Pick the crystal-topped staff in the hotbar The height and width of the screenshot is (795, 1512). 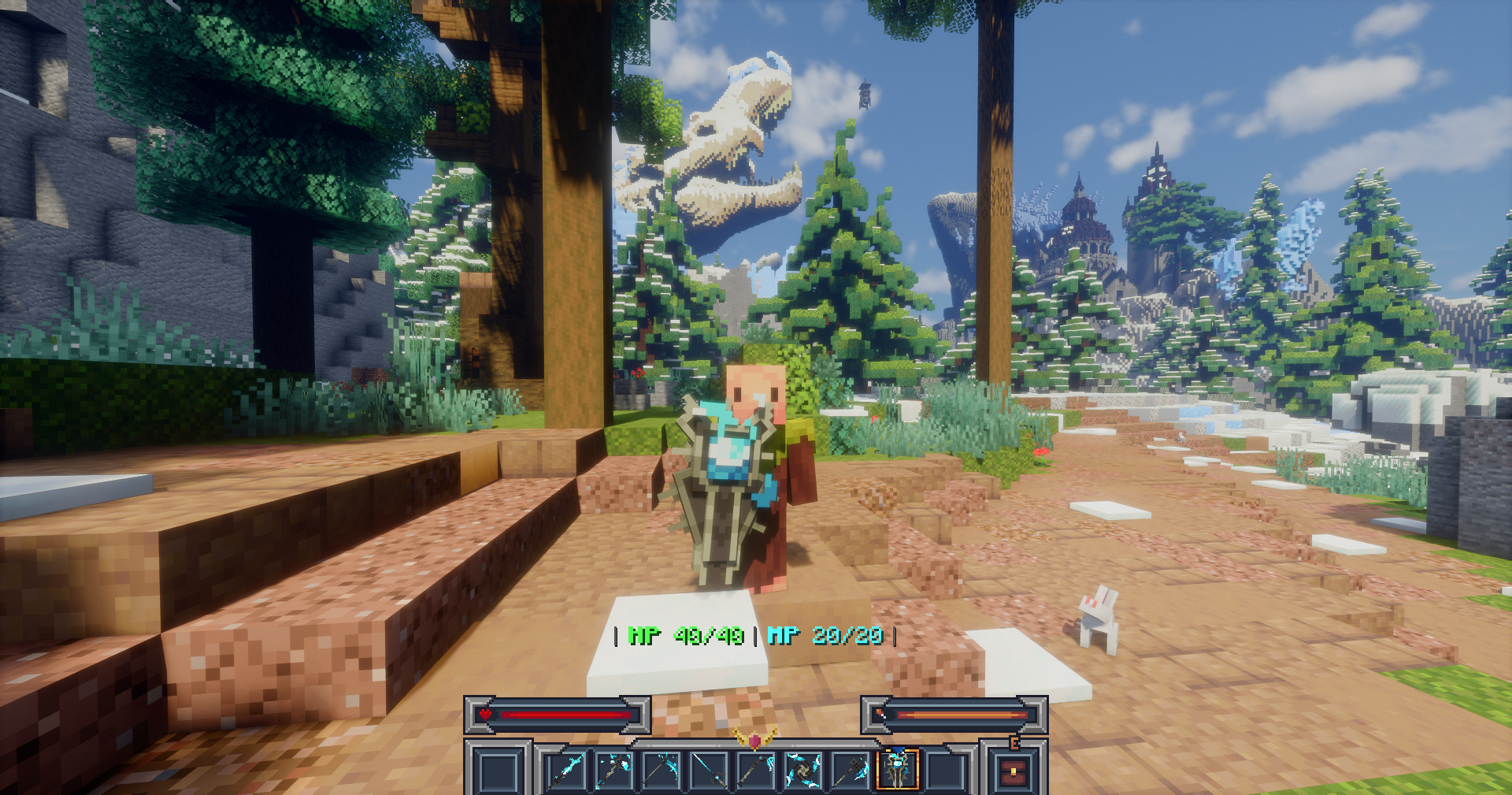pyautogui.click(x=614, y=770)
